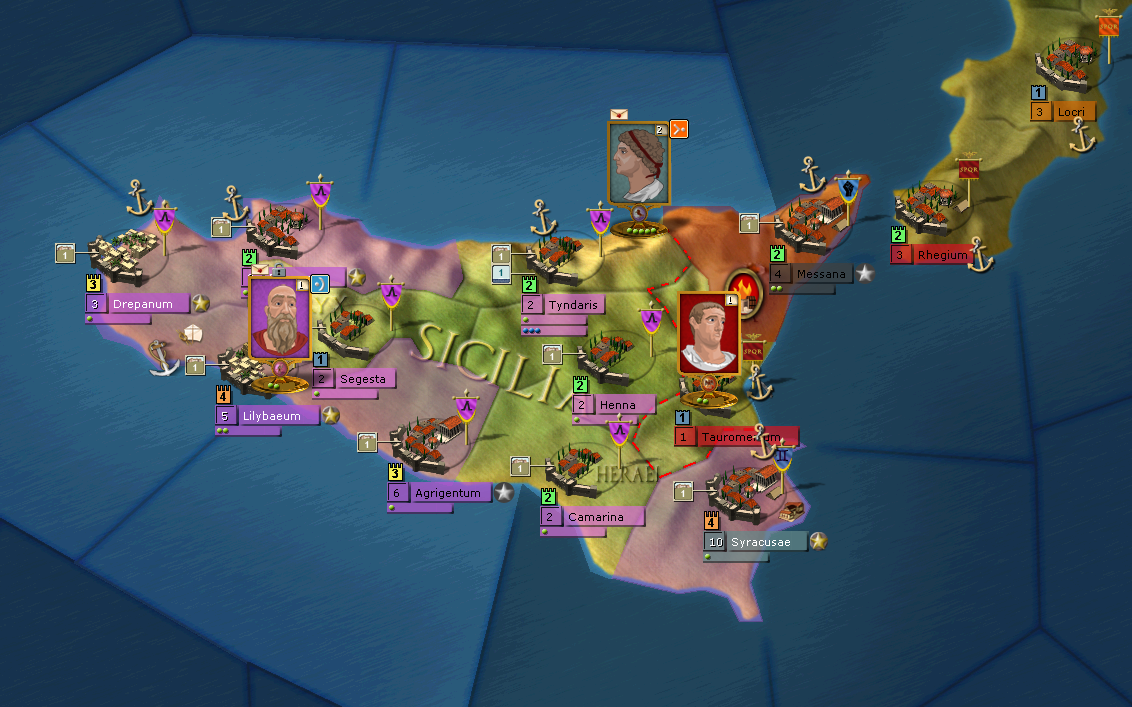Open the envelope icon above the profile portrait
The height and width of the screenshot is (707, 1132).
[x=619, y=114]
